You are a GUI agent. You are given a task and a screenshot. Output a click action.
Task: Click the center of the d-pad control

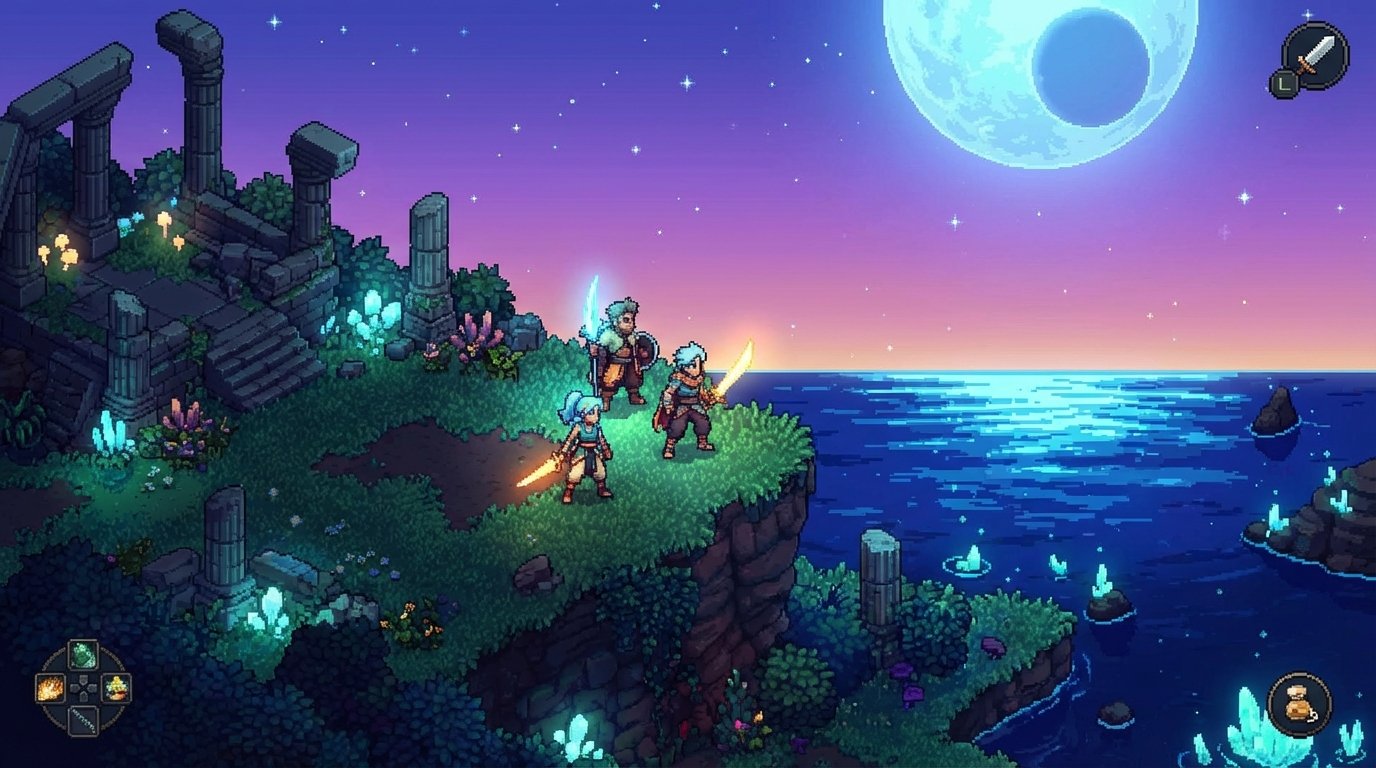tap(81, 688)
